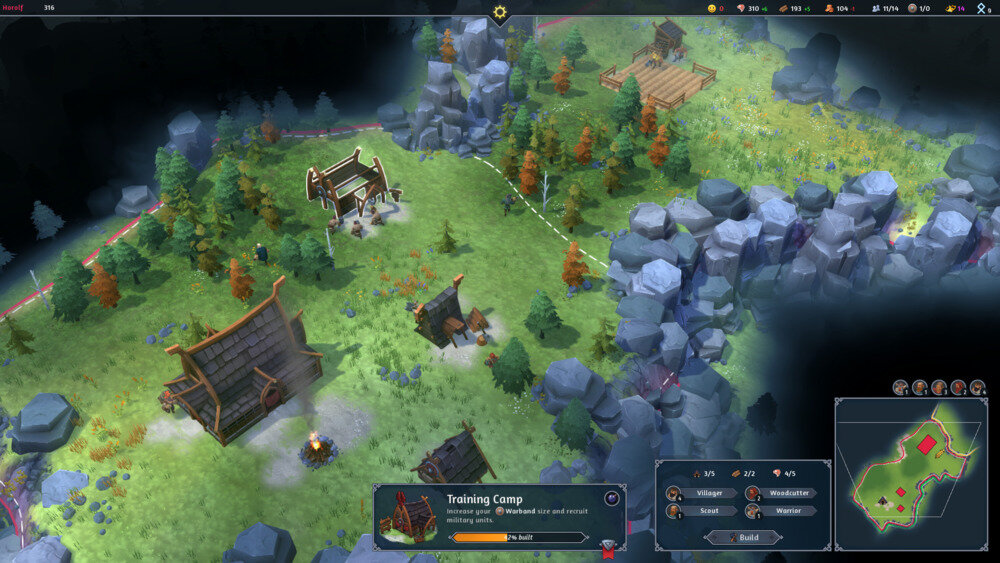
Task: Open the gear menu at top center
Action: [x=499, y=12]
